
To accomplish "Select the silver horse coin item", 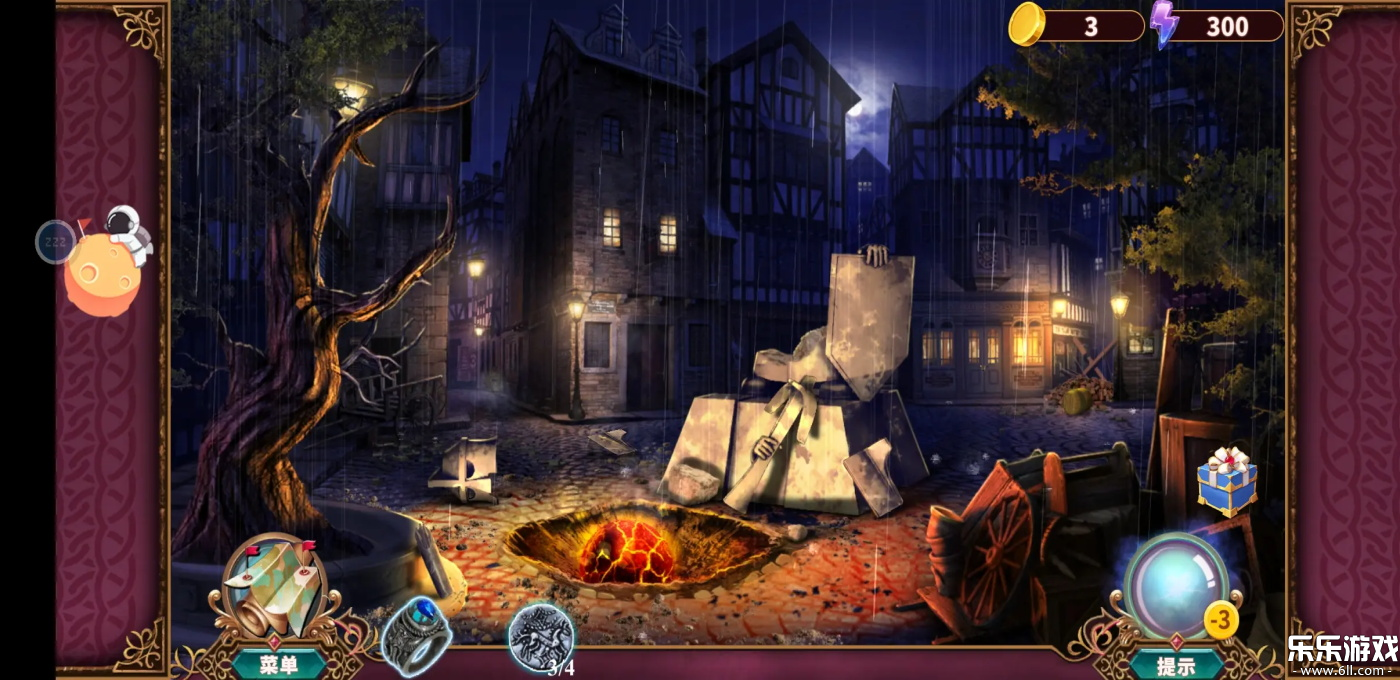I will pos(541,636).
